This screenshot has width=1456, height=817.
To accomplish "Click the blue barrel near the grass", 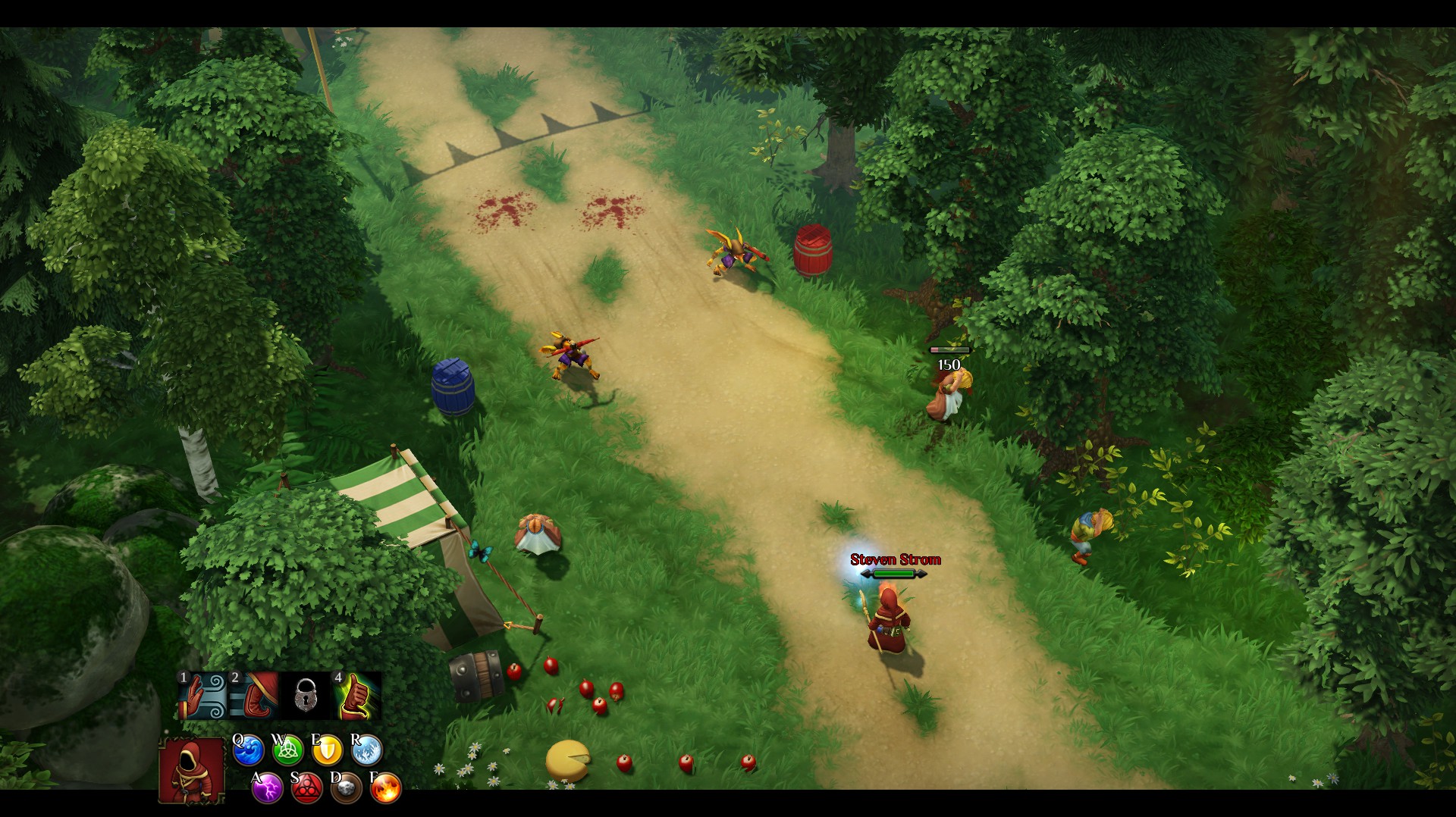I will (x=453, y=388).
